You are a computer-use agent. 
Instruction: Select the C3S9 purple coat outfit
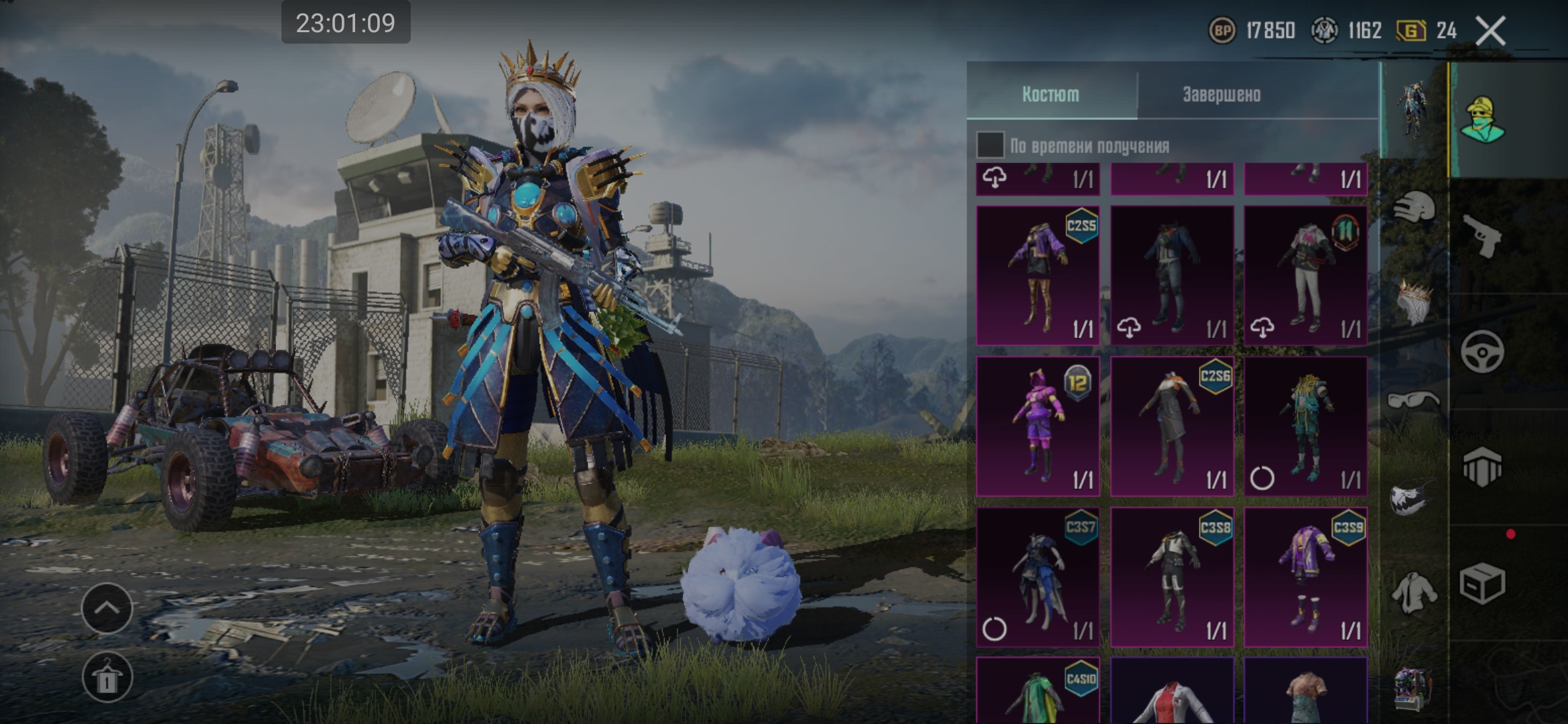click(1305, 577)
